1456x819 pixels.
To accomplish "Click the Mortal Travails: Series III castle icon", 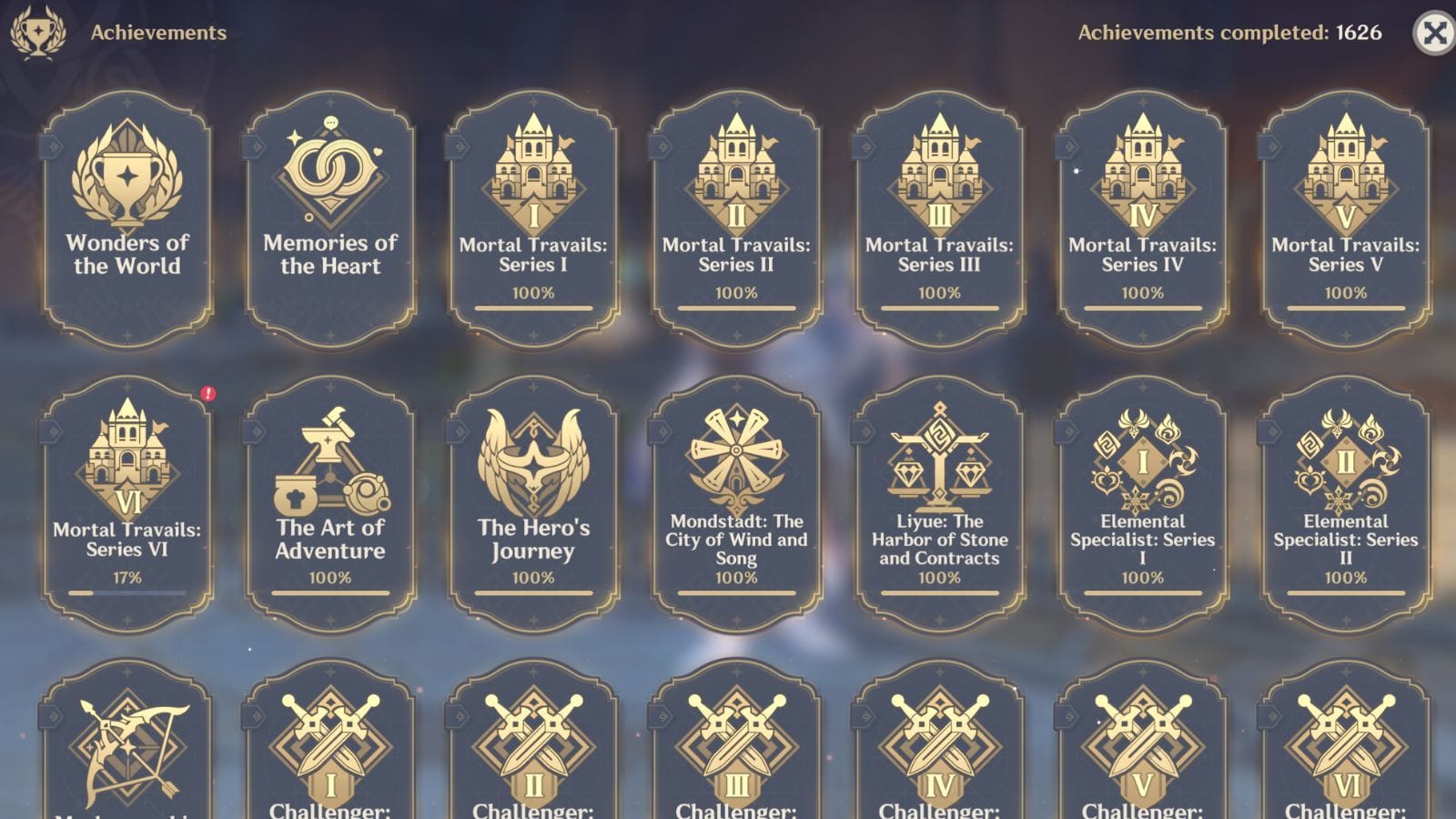I will [x=938, y=173].
